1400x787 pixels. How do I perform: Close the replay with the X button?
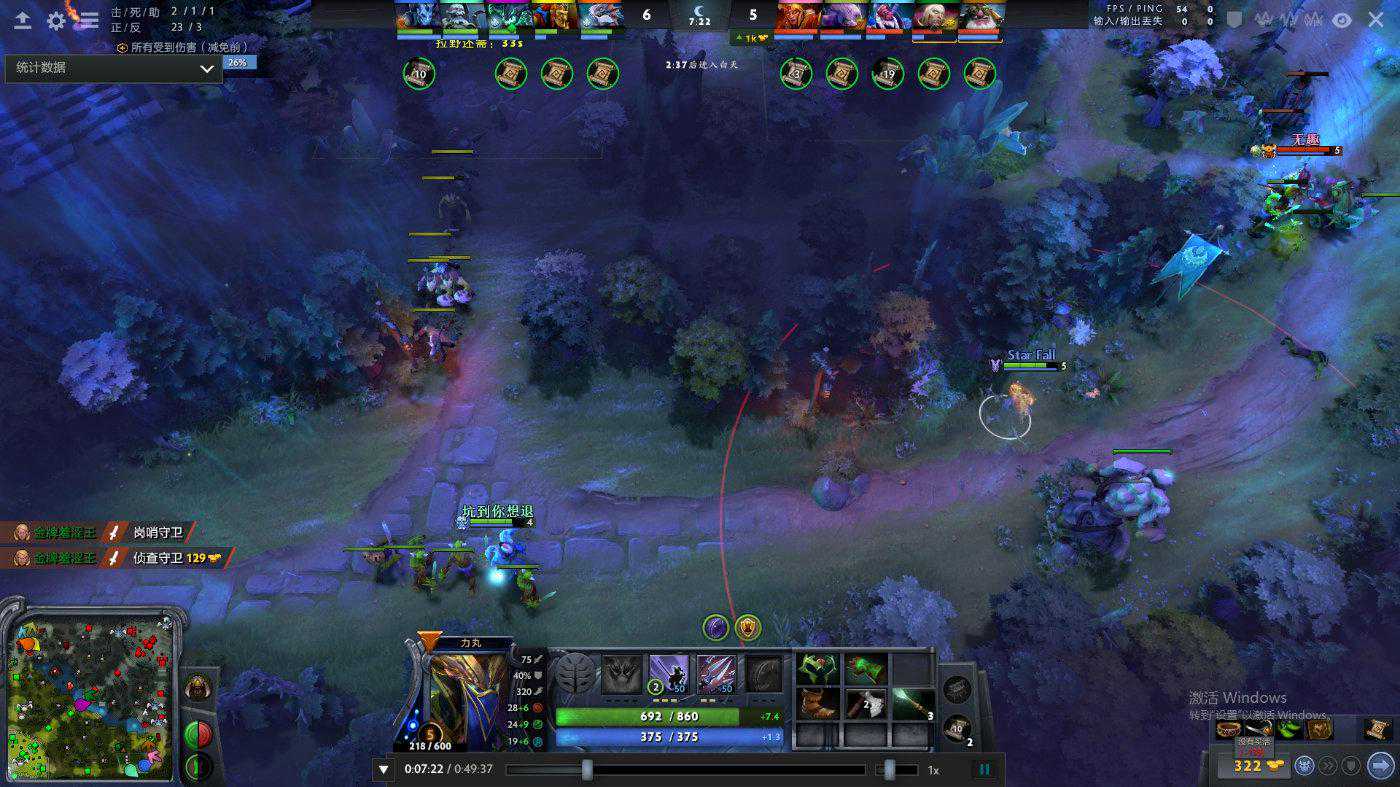point(1376,19)
